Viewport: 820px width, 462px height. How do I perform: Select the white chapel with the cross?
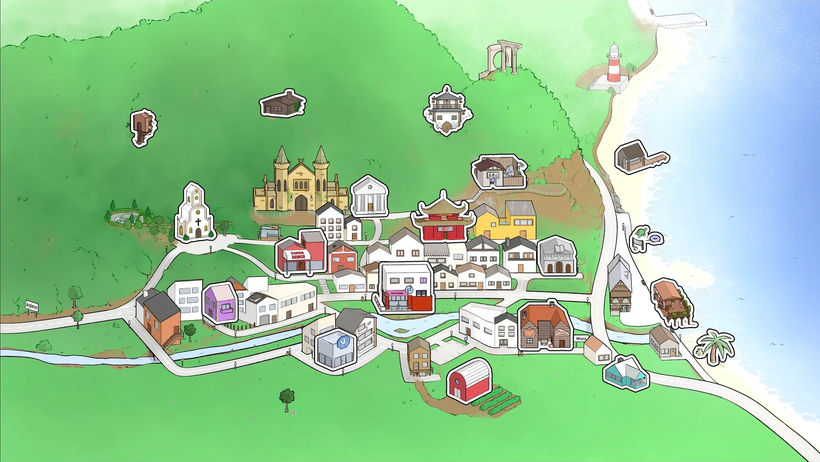pyautogui.click(x=195, y=212)
